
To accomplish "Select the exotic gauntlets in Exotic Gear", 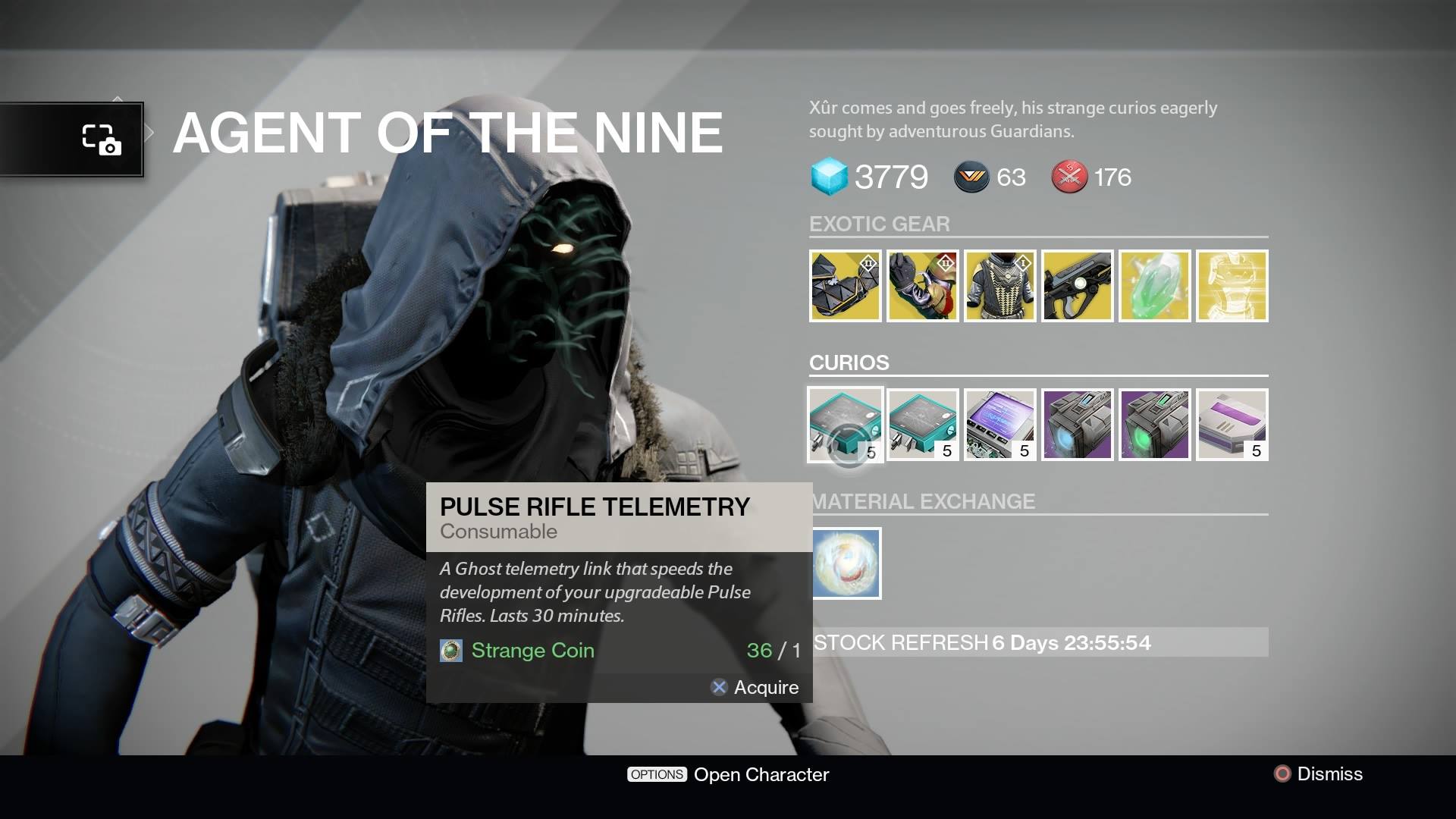I will tap(922, 286).
